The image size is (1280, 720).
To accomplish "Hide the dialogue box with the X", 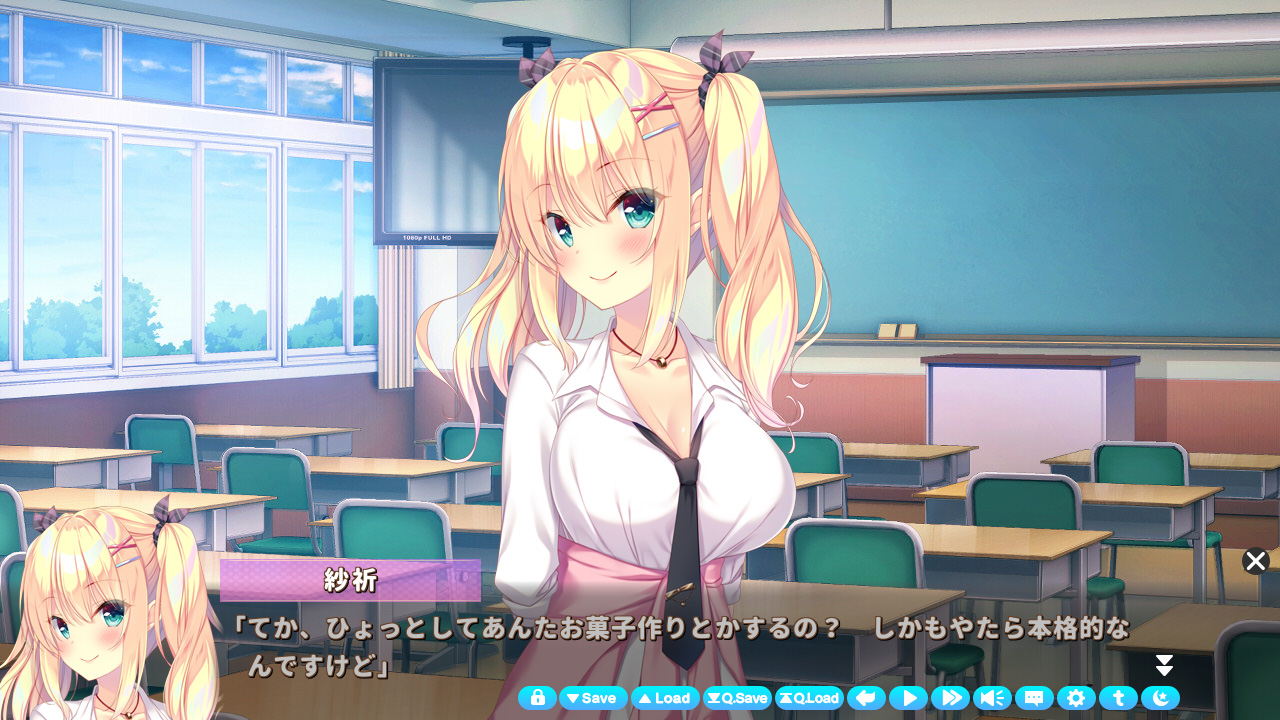I will tap(1256, 561).
